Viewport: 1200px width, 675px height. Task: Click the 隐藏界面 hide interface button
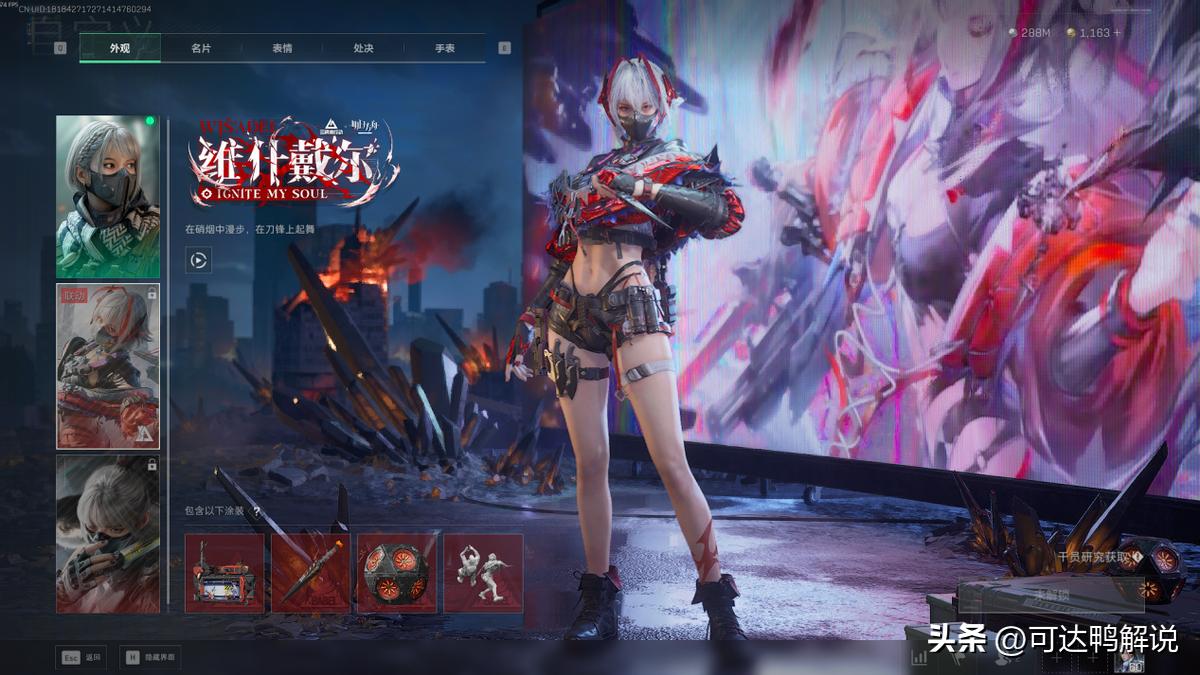(x=151, y=657)
